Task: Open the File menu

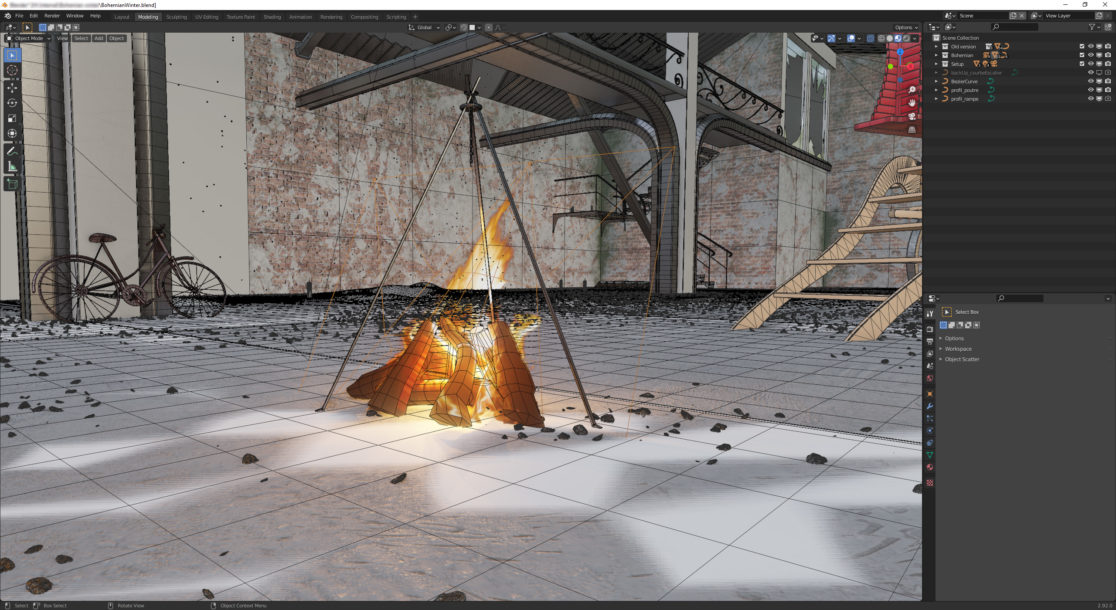Action: (x=19, y=16)
